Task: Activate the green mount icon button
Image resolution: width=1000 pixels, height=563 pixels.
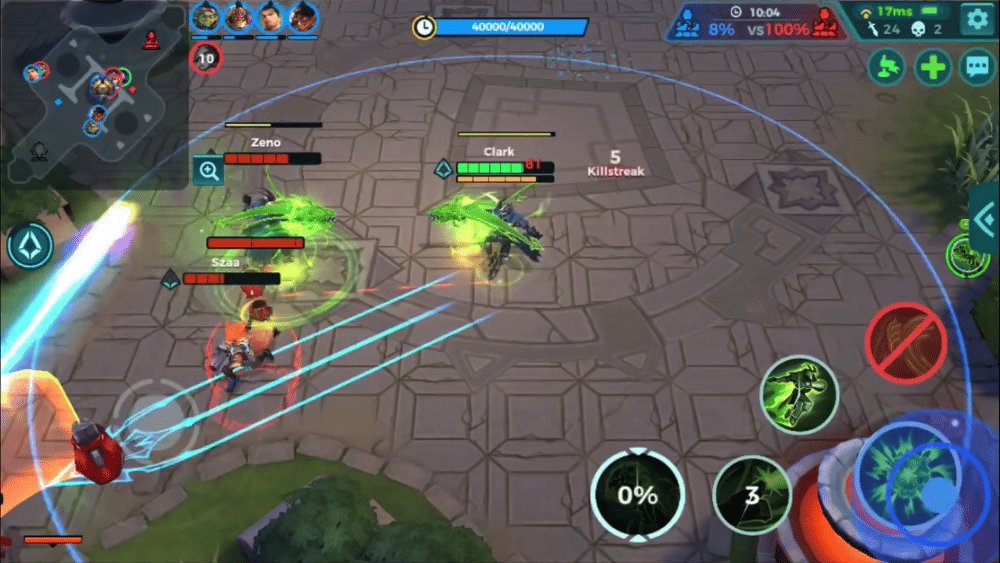Action: 888,68
